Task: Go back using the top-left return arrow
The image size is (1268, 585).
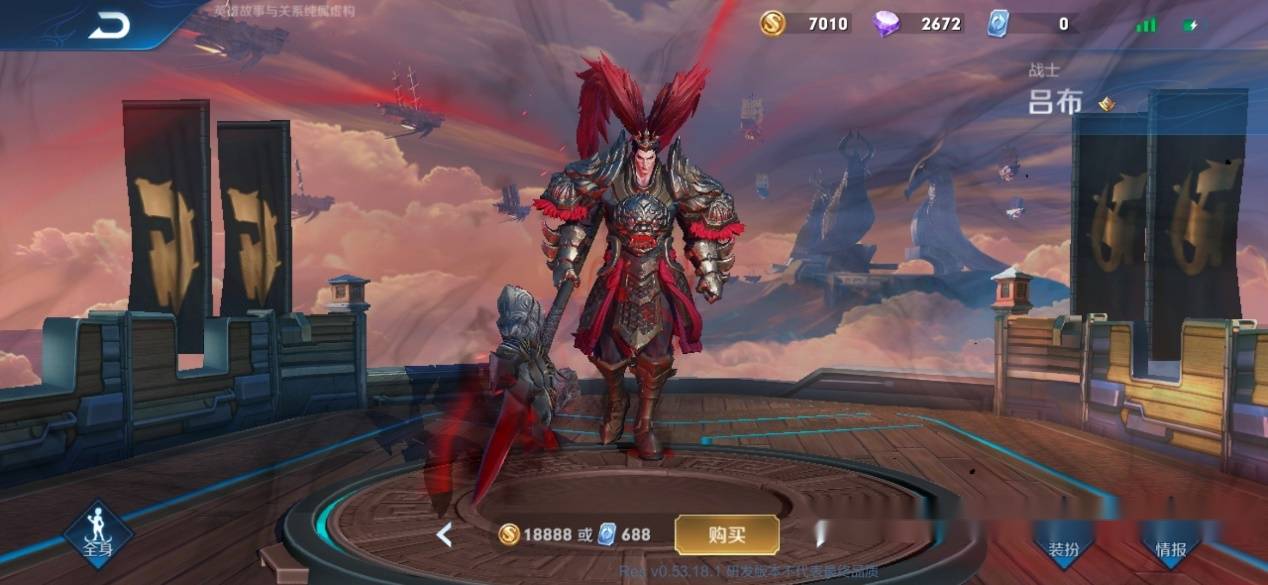Action: coord(109,26)
